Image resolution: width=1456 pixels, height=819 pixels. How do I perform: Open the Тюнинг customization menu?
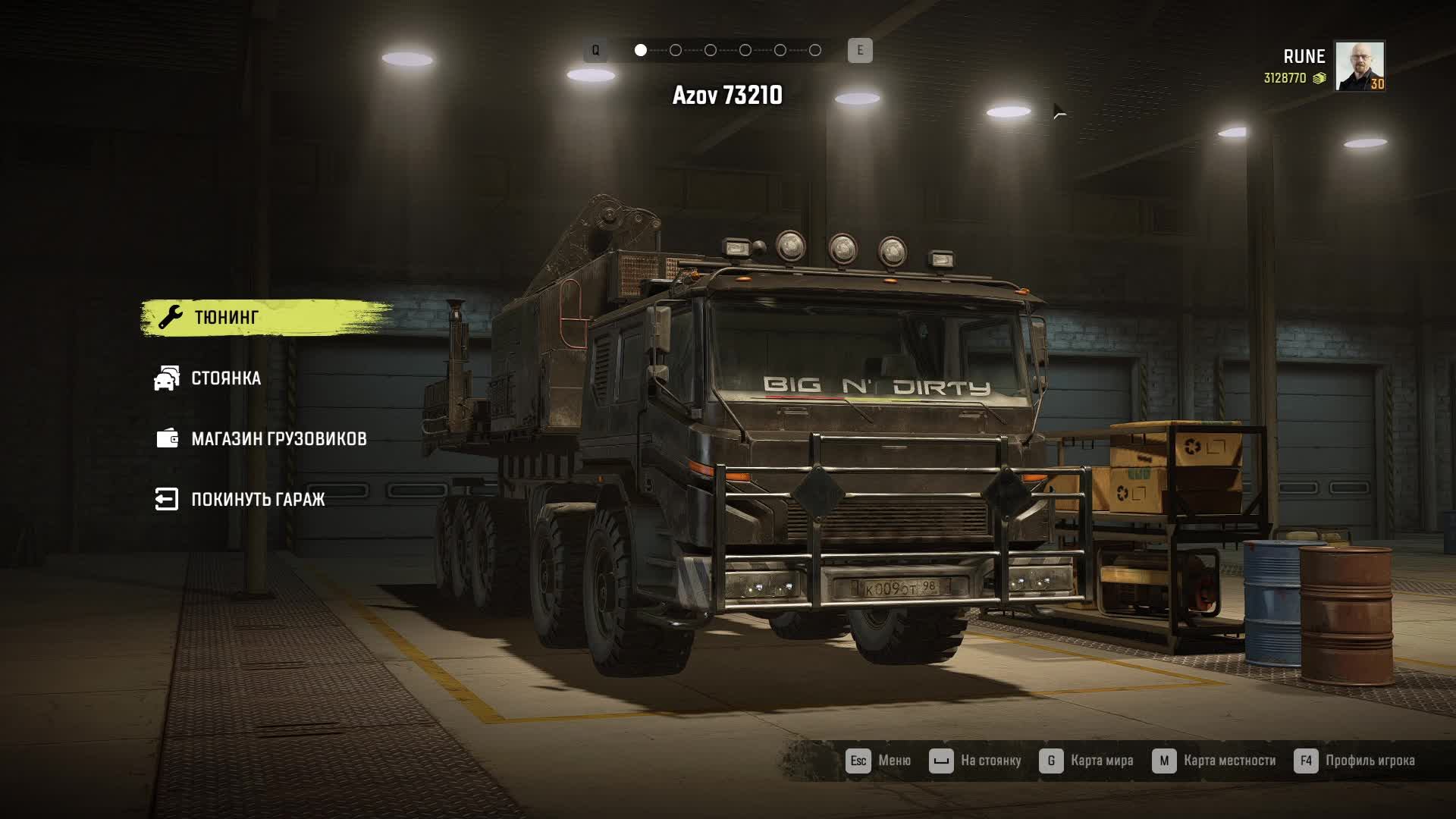click(226, 317)
